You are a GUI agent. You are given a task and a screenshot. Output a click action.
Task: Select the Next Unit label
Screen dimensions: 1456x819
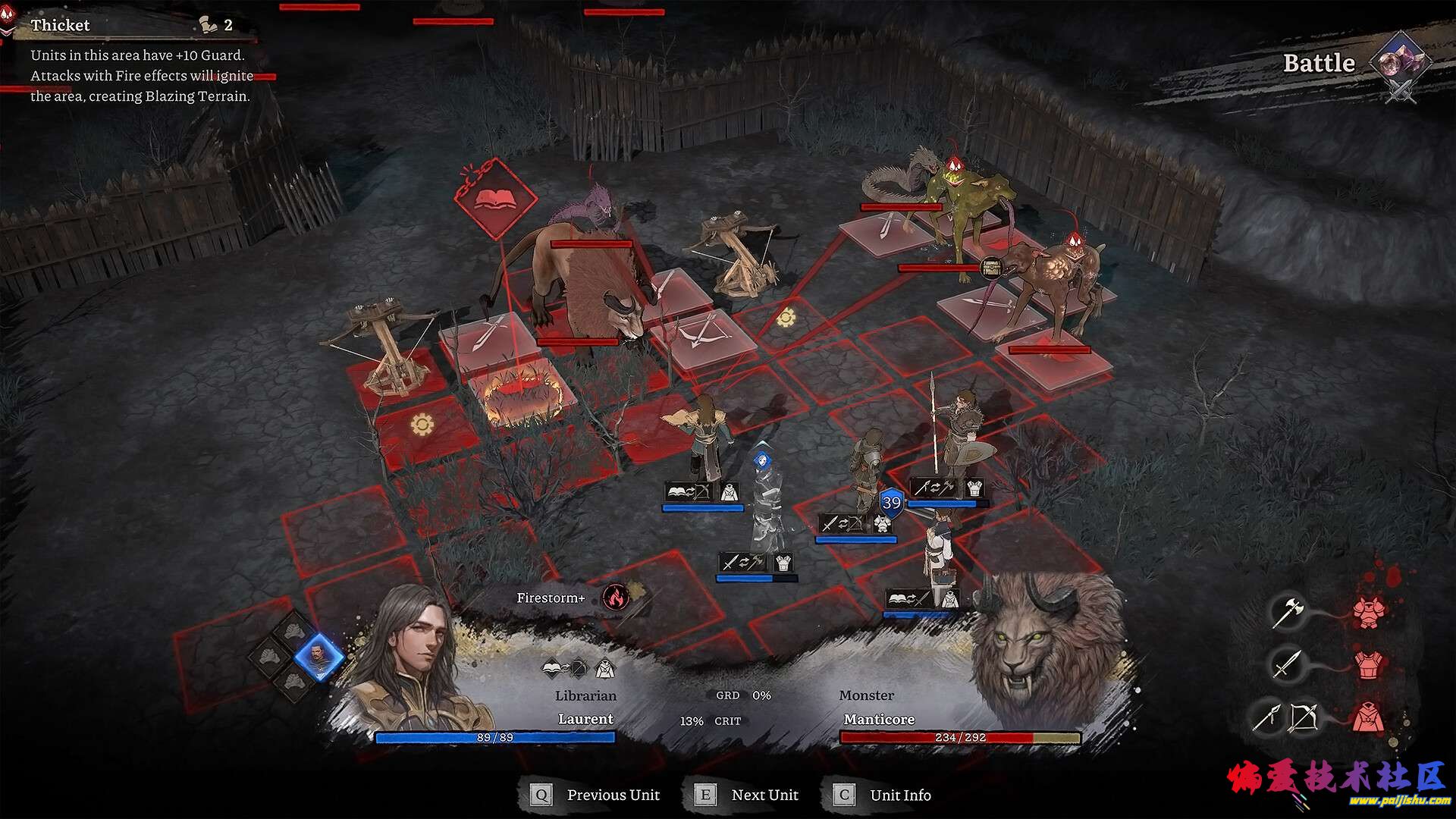[764, 795]
